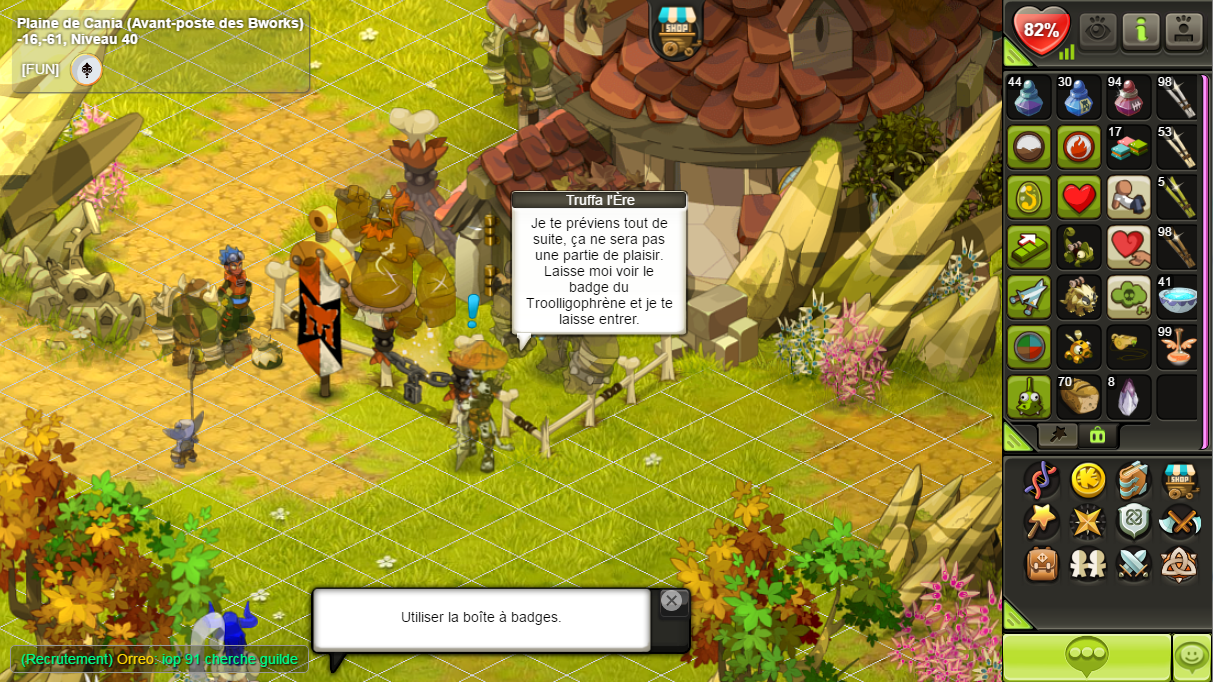Click the crossed swords menu icon

click(x=1134, y=564)
